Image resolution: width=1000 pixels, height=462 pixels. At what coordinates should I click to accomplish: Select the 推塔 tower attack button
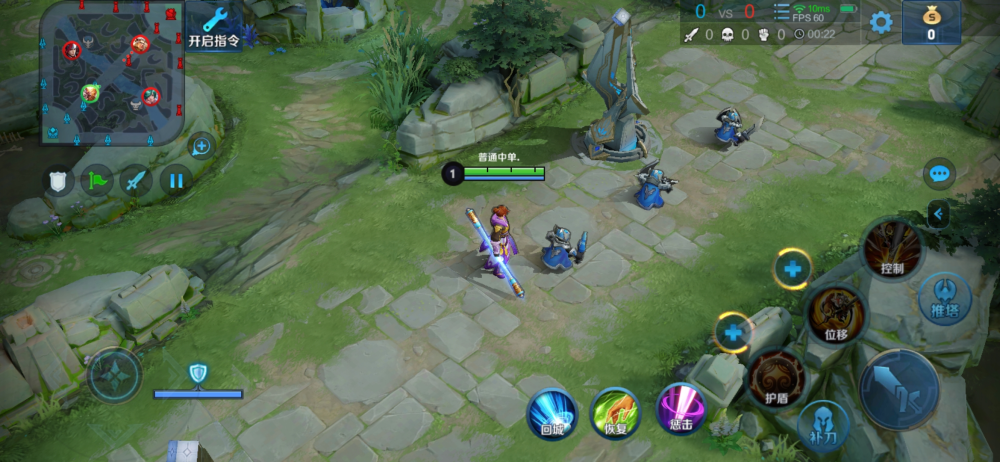944,299
